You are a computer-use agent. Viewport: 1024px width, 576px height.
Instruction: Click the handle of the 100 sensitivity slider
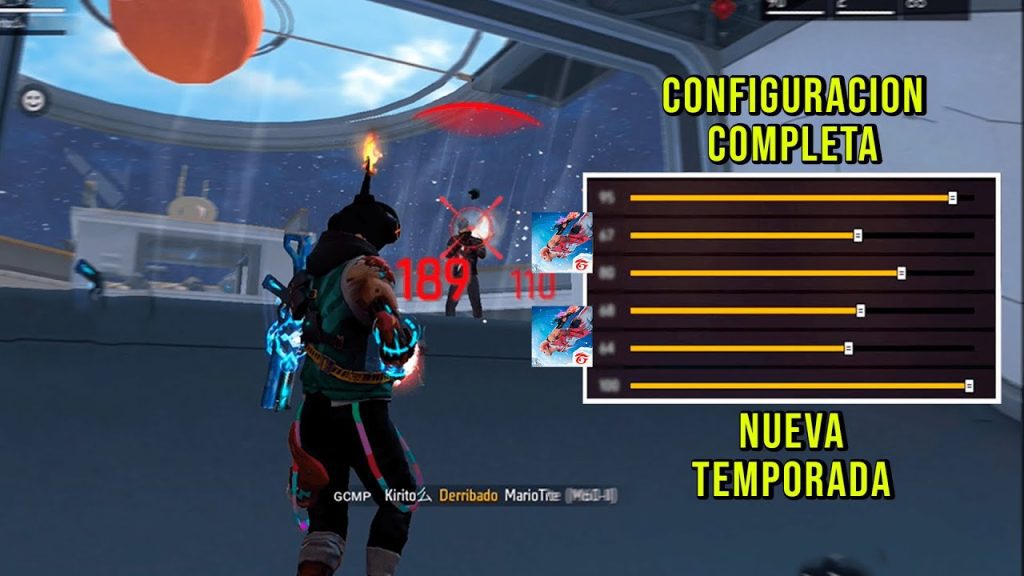coord(968,385)
